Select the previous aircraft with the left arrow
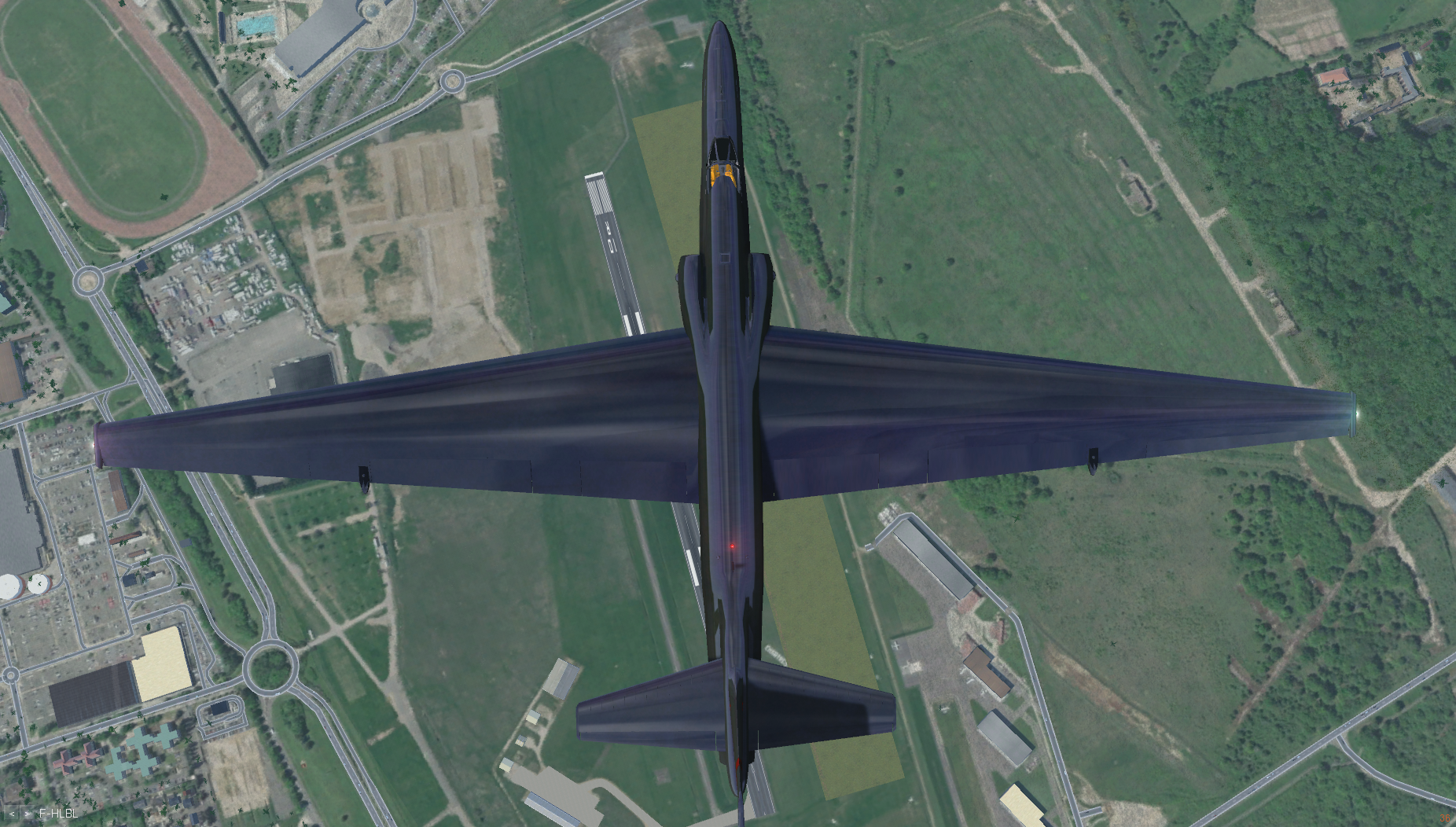The image size is (1456, 827). tap(12, 814)
